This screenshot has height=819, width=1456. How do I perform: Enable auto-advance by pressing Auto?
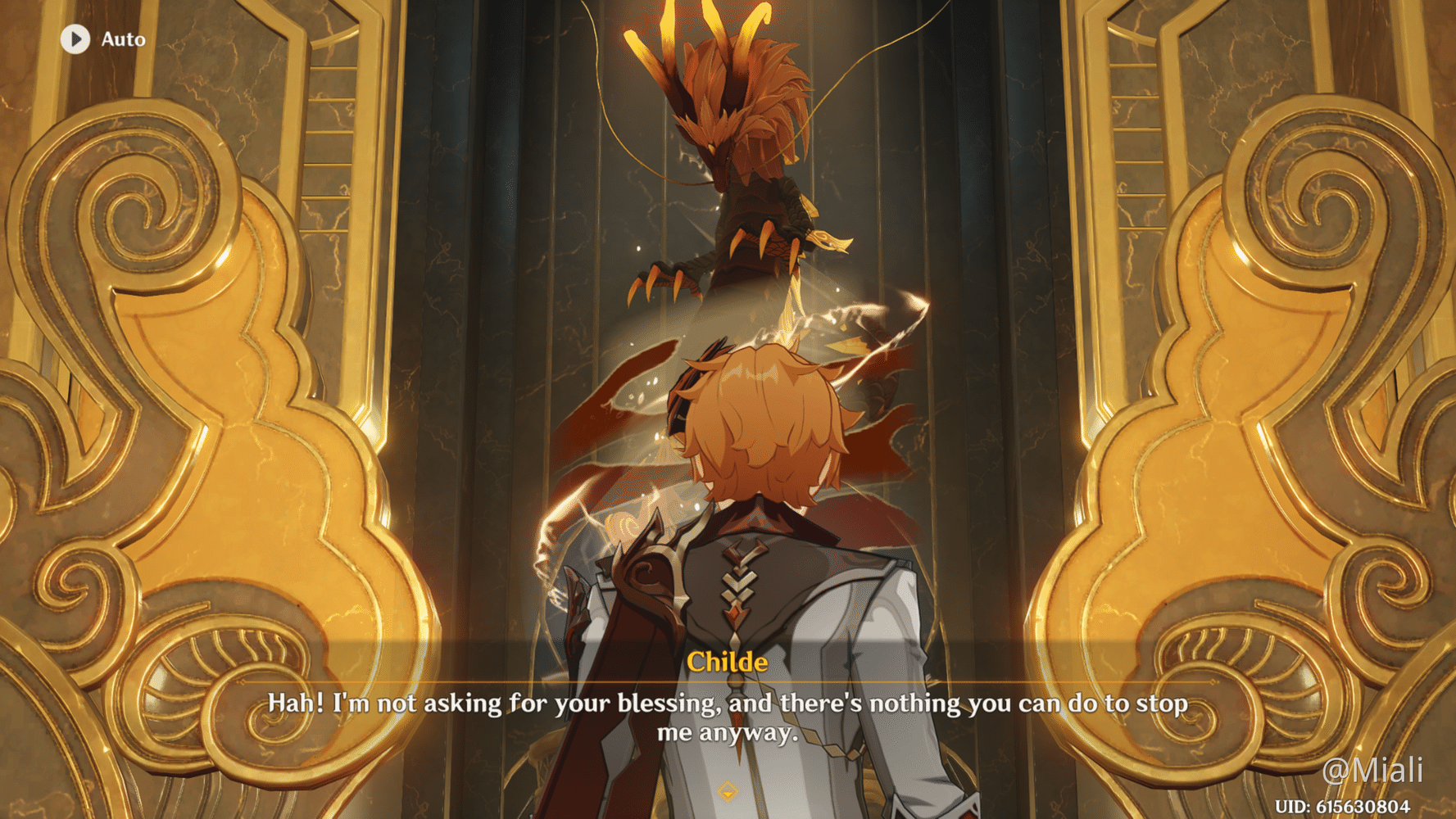tap(102, 38)
